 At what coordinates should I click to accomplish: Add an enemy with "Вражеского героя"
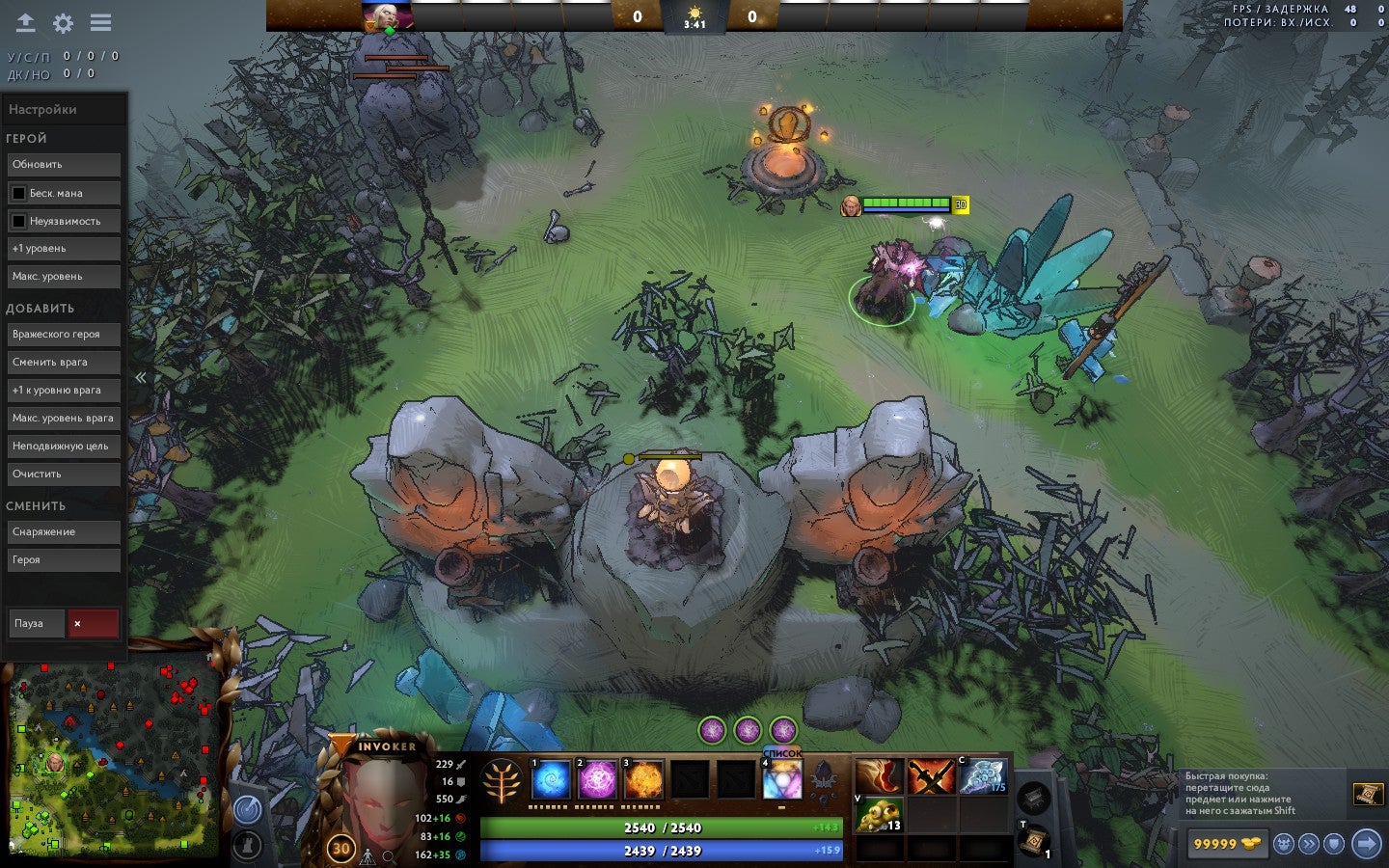64,335
